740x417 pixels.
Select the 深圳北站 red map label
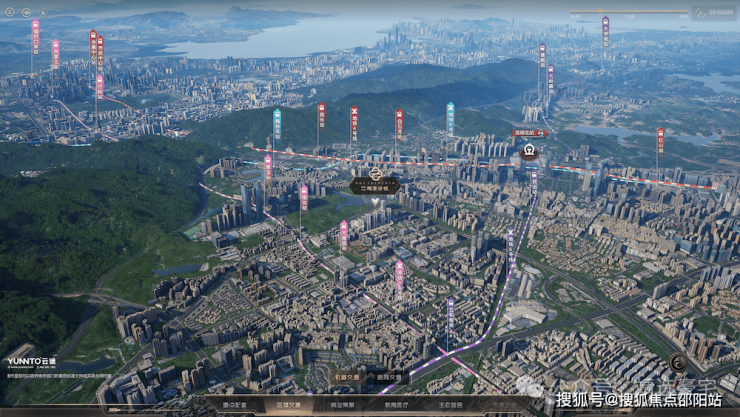pyautogui.click(x=529, y=132)
